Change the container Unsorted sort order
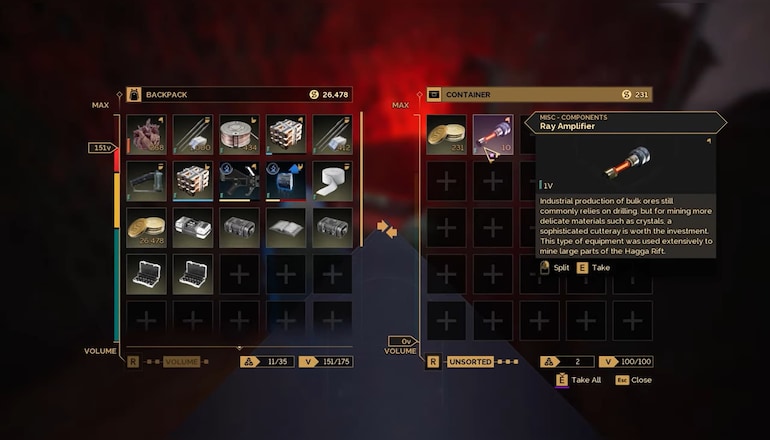This screenshot has width=770, height=440. (x=469, y=361)
